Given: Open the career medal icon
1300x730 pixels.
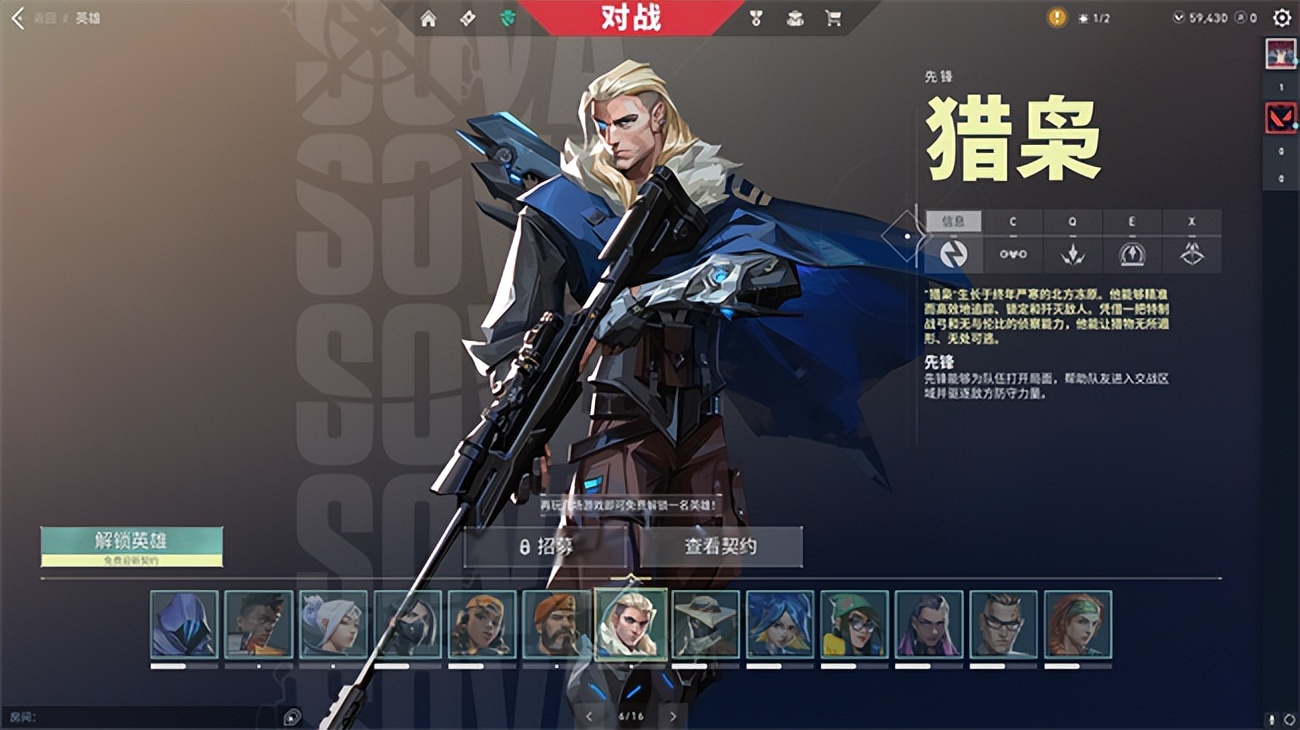Looking at the screenshot, I should point(757,17).
